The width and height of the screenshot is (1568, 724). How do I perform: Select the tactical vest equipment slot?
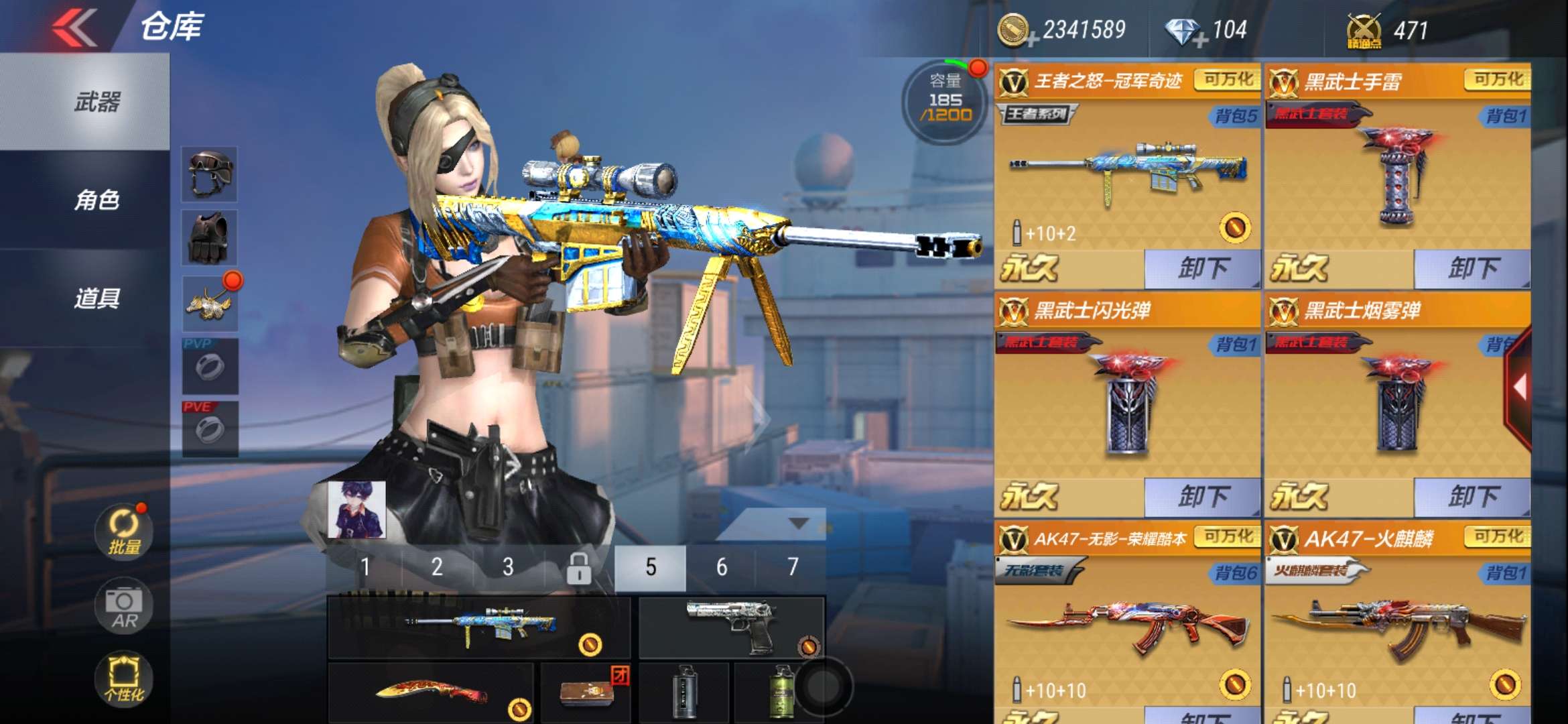click(210, 237)
